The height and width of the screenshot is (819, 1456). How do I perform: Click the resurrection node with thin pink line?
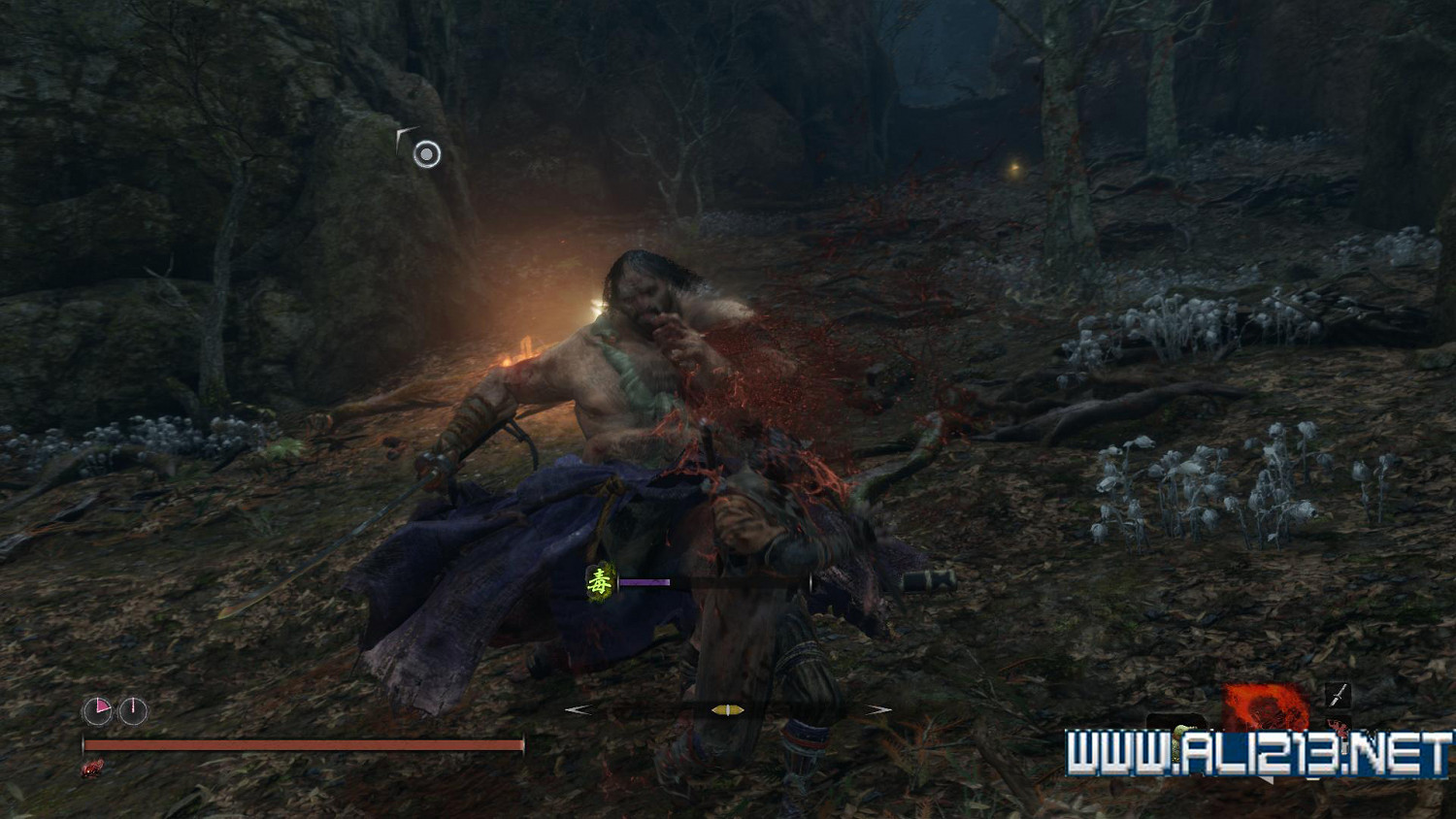pyautogui.click(x=133, y=711)
